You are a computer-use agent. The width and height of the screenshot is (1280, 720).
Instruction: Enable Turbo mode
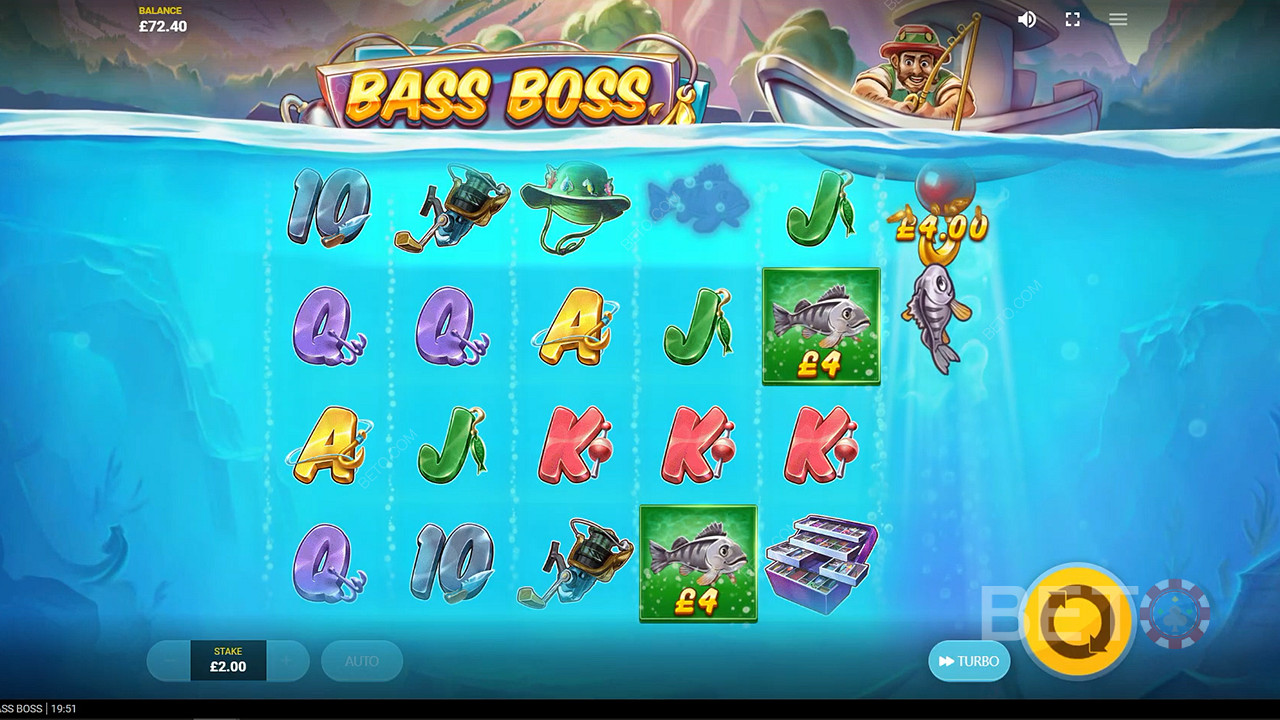[968, 661]
